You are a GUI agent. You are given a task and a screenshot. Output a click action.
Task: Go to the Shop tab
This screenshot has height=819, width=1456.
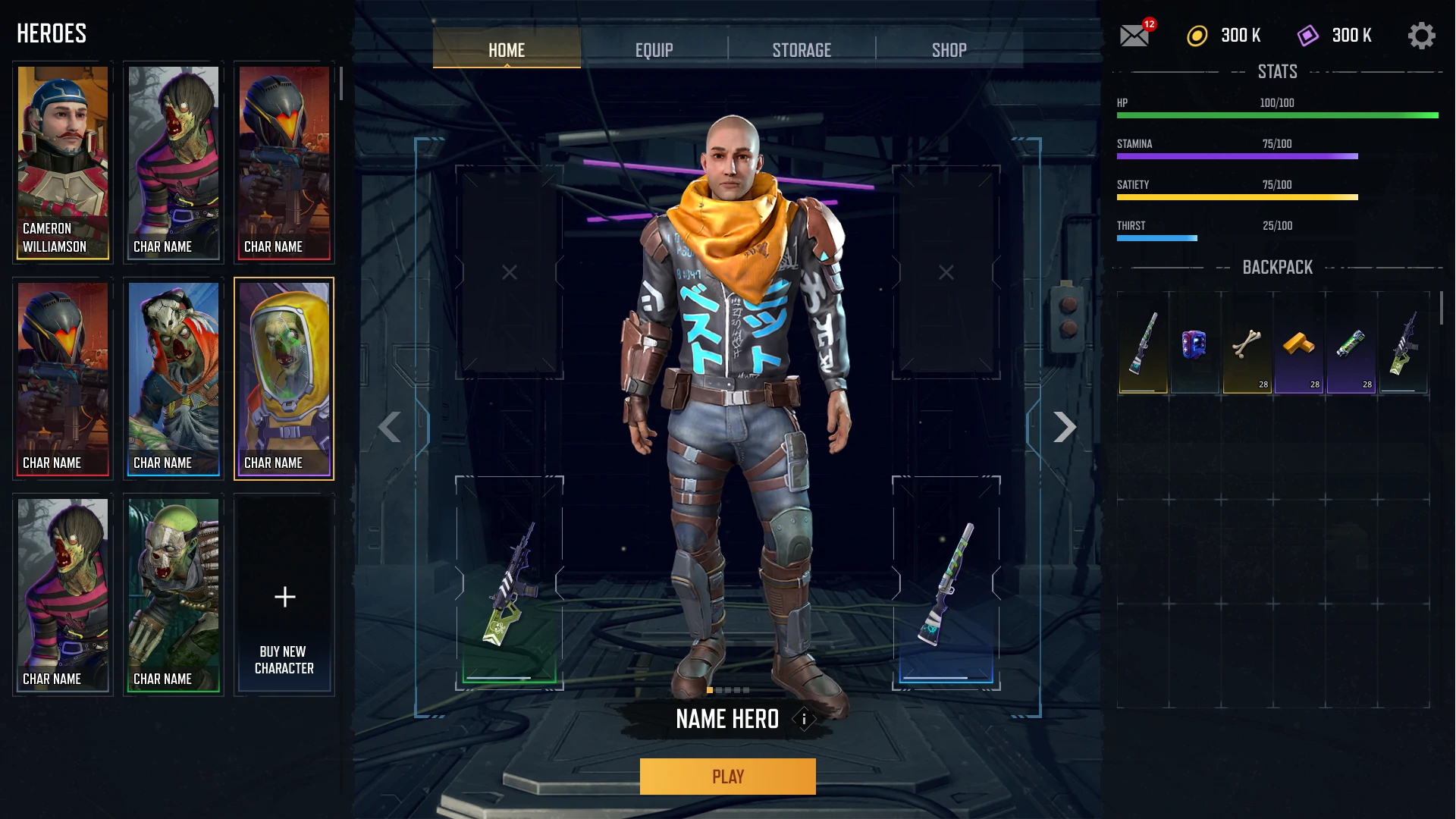(949, 50)
